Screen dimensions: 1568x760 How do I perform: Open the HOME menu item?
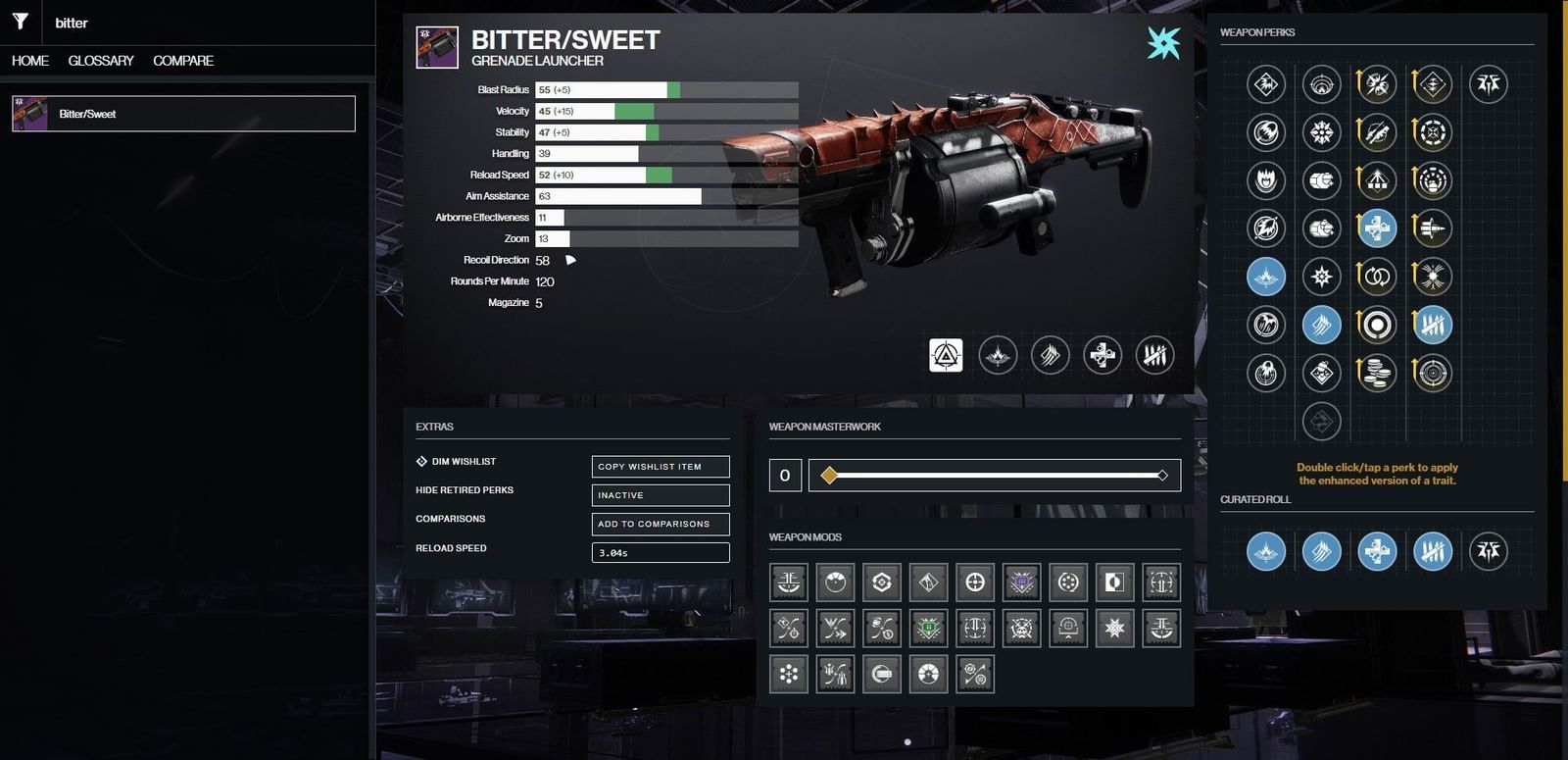pyautogui.click(x=28, y=61)
